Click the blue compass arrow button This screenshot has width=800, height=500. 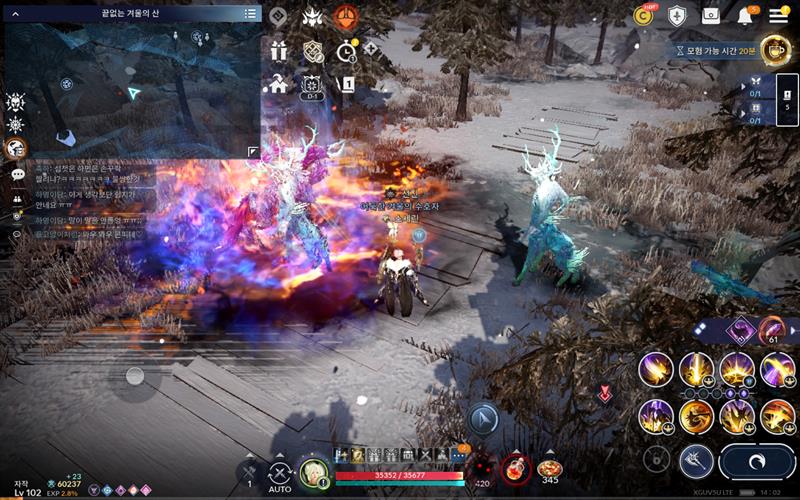(x=483, y=418)
